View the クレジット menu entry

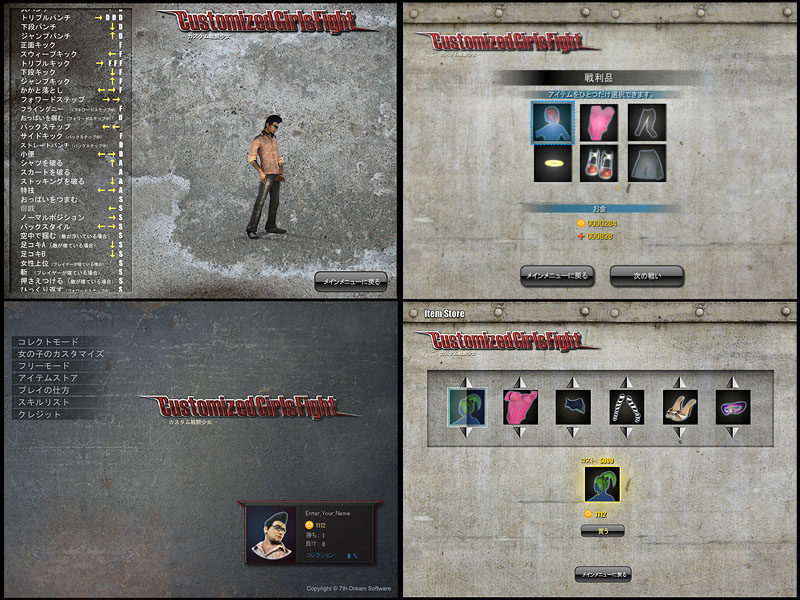39,414
